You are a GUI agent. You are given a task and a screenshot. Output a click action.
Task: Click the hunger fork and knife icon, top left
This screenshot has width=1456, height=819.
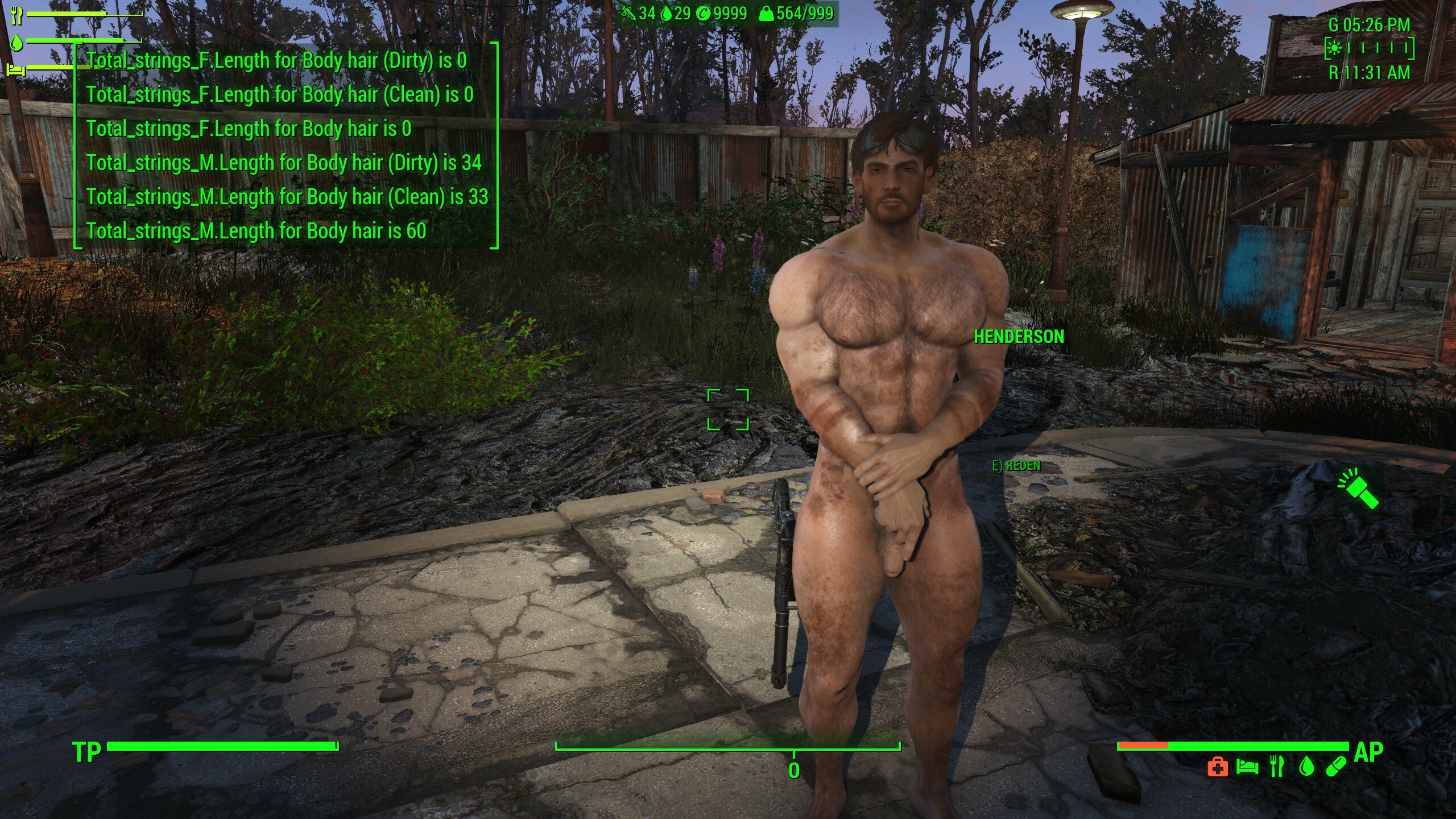pos(17,15)
